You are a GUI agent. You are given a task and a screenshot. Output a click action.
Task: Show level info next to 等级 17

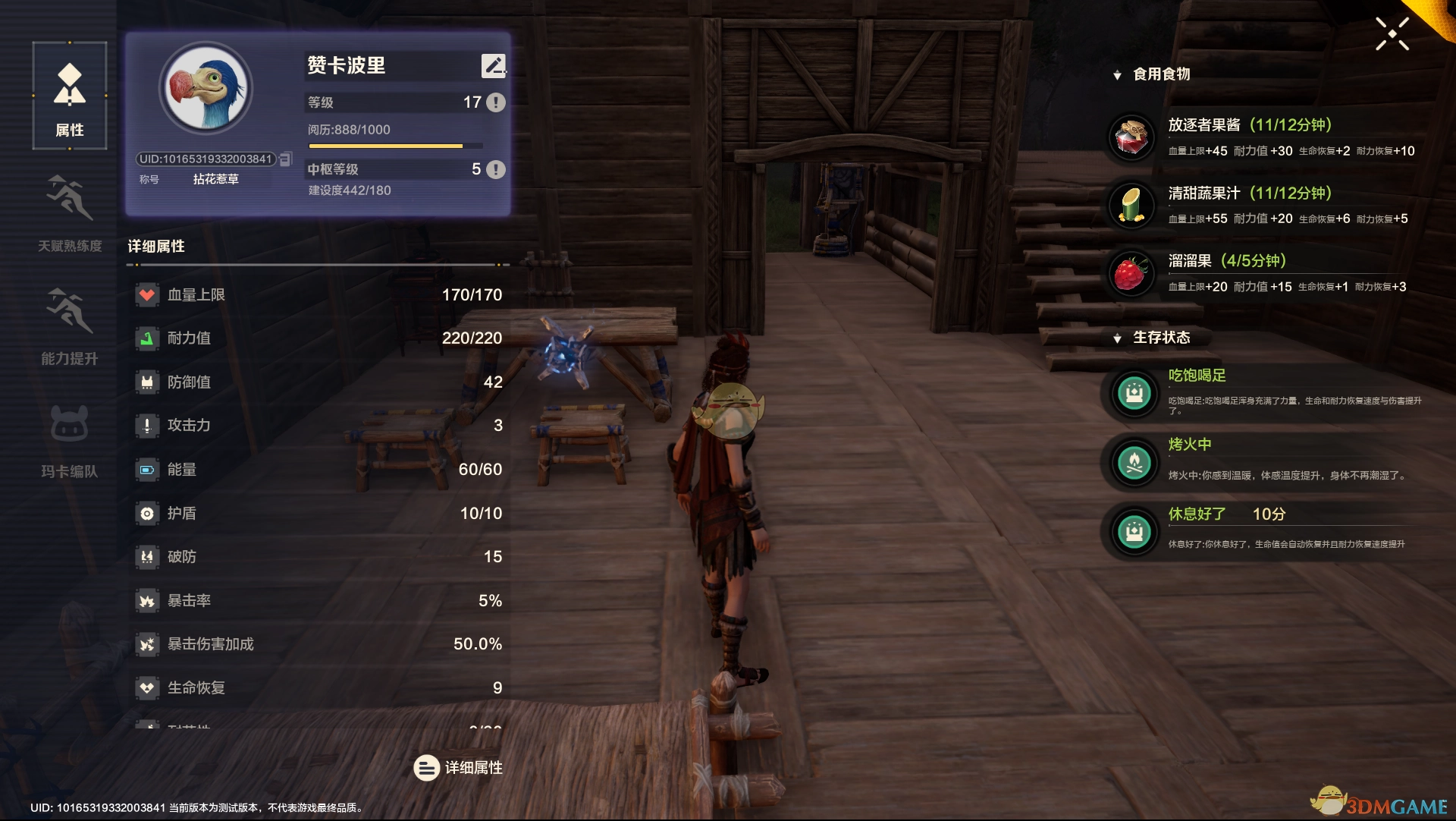coord(495,102)
